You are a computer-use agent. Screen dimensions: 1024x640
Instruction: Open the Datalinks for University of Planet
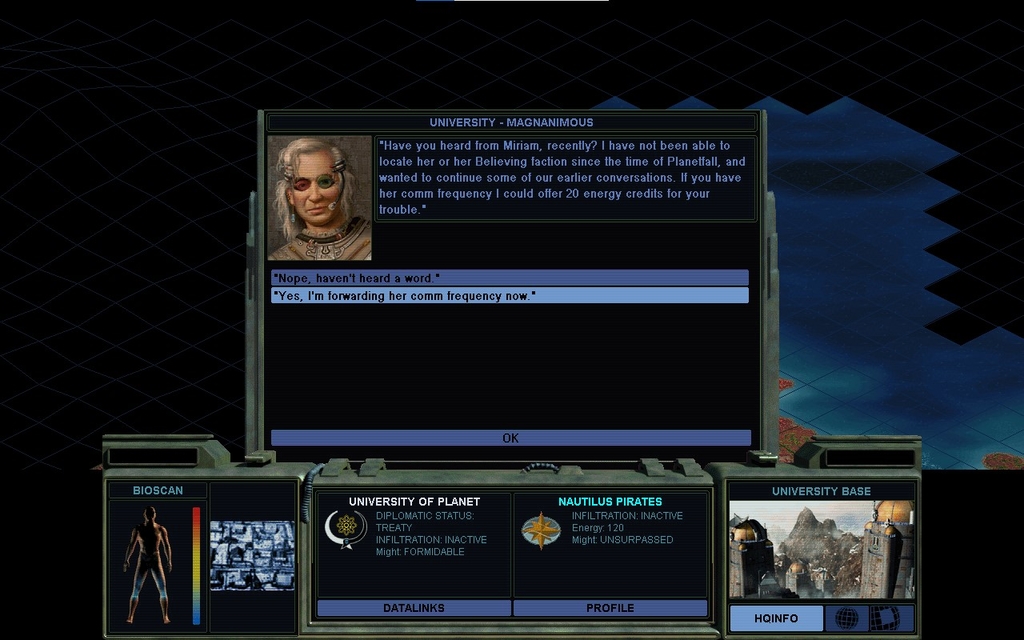click(x=413, y=607)
